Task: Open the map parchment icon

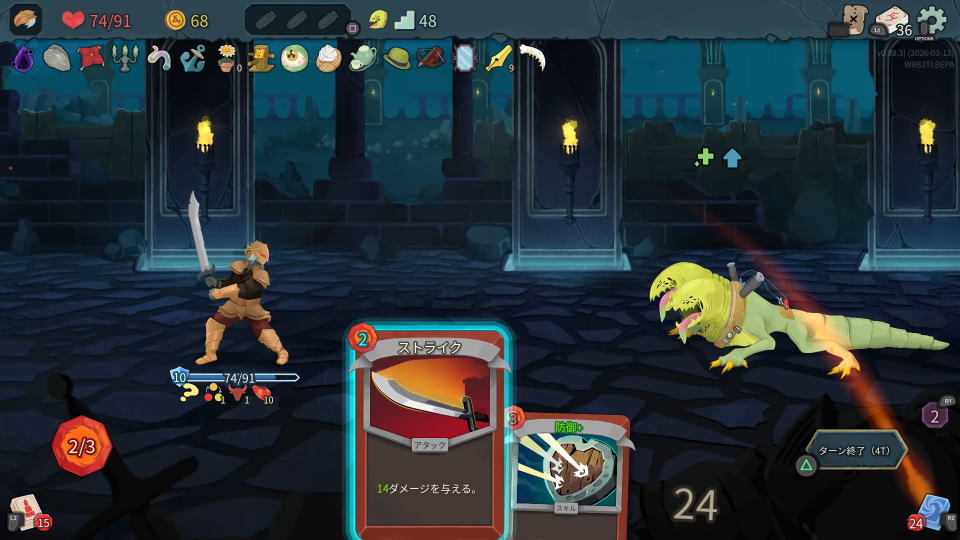Action: [x=853, y=19]
